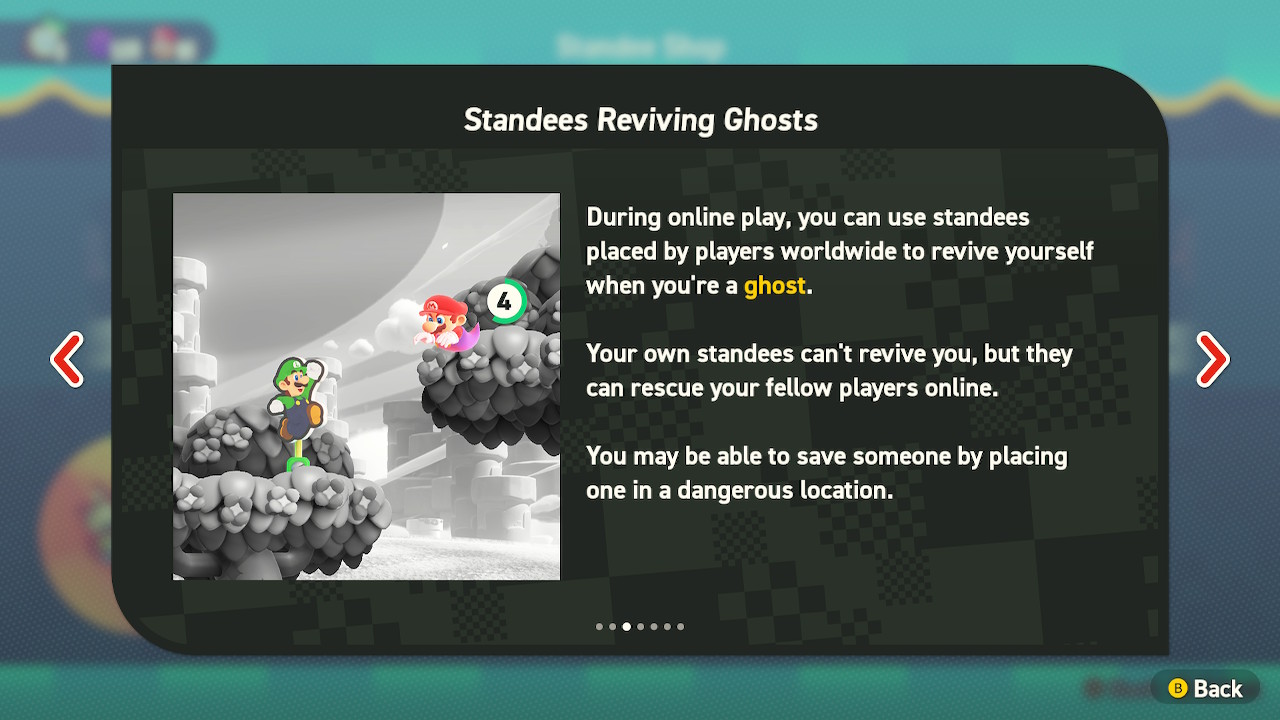Click the fifth dot in the progress indicator
This screenshot has height=720, width=1280.
(x=654, y=627)
